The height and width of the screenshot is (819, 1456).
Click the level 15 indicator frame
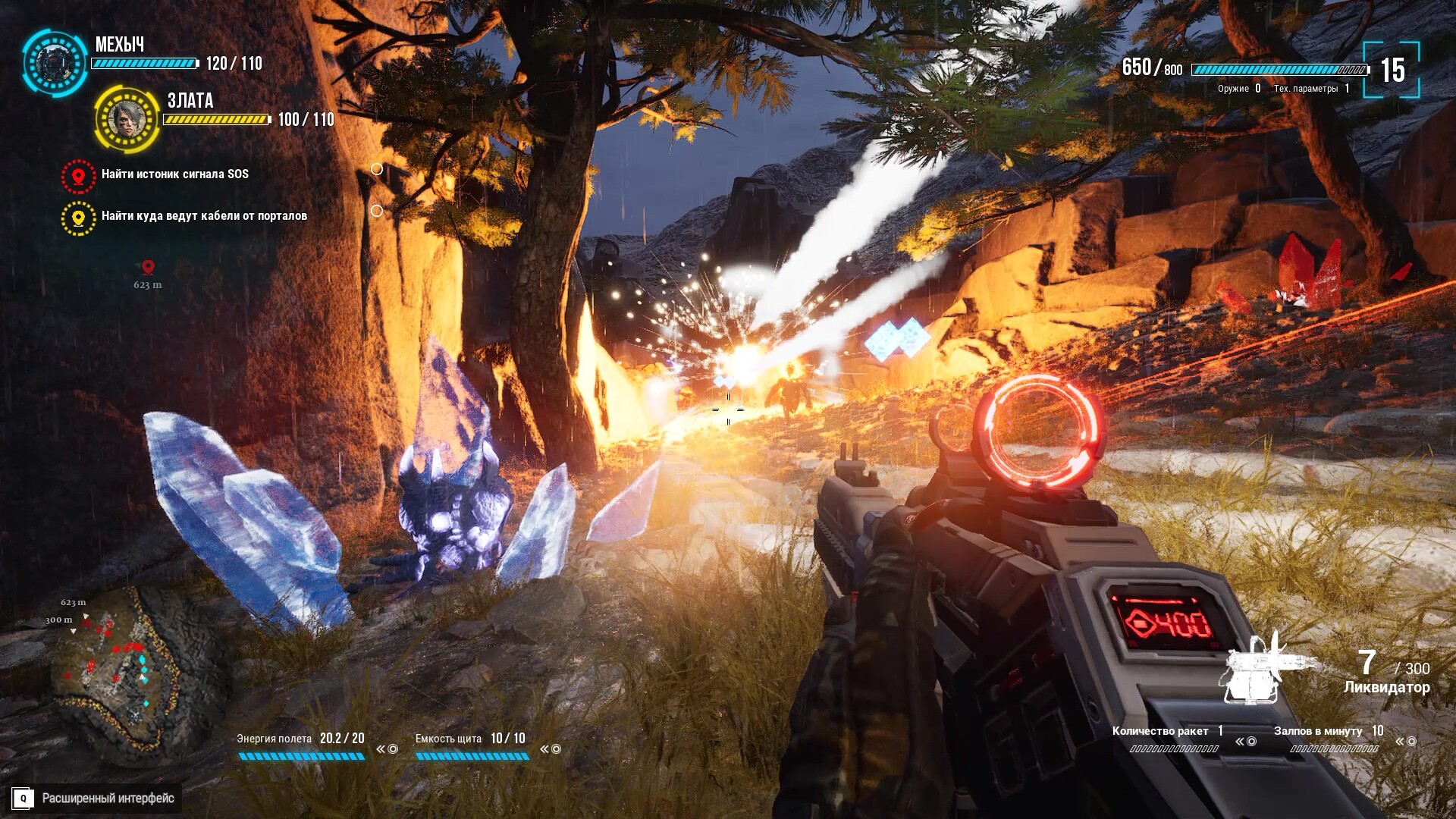click(x=1392, y=71)
